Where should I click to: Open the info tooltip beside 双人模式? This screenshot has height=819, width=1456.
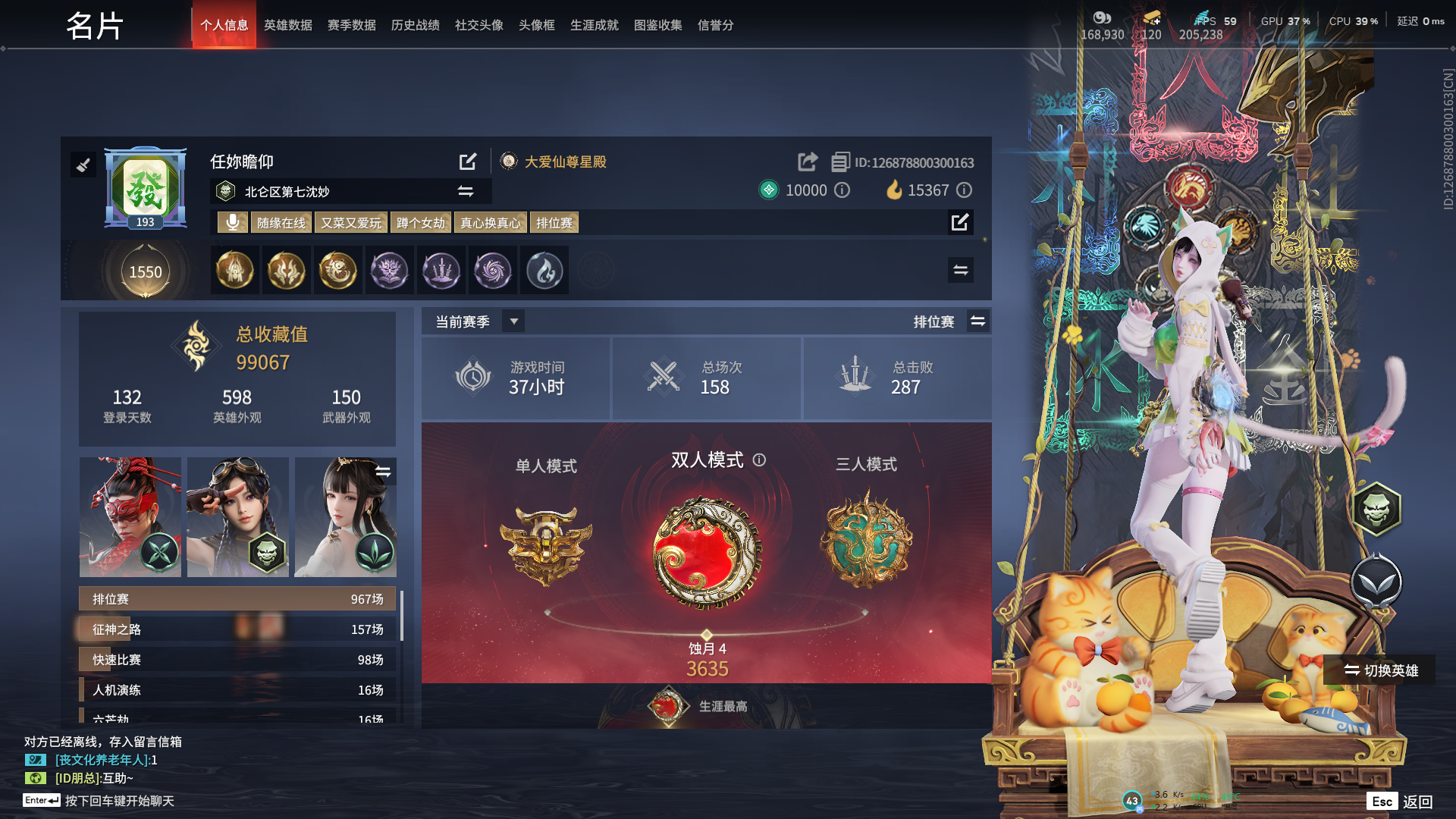(761, 460)
